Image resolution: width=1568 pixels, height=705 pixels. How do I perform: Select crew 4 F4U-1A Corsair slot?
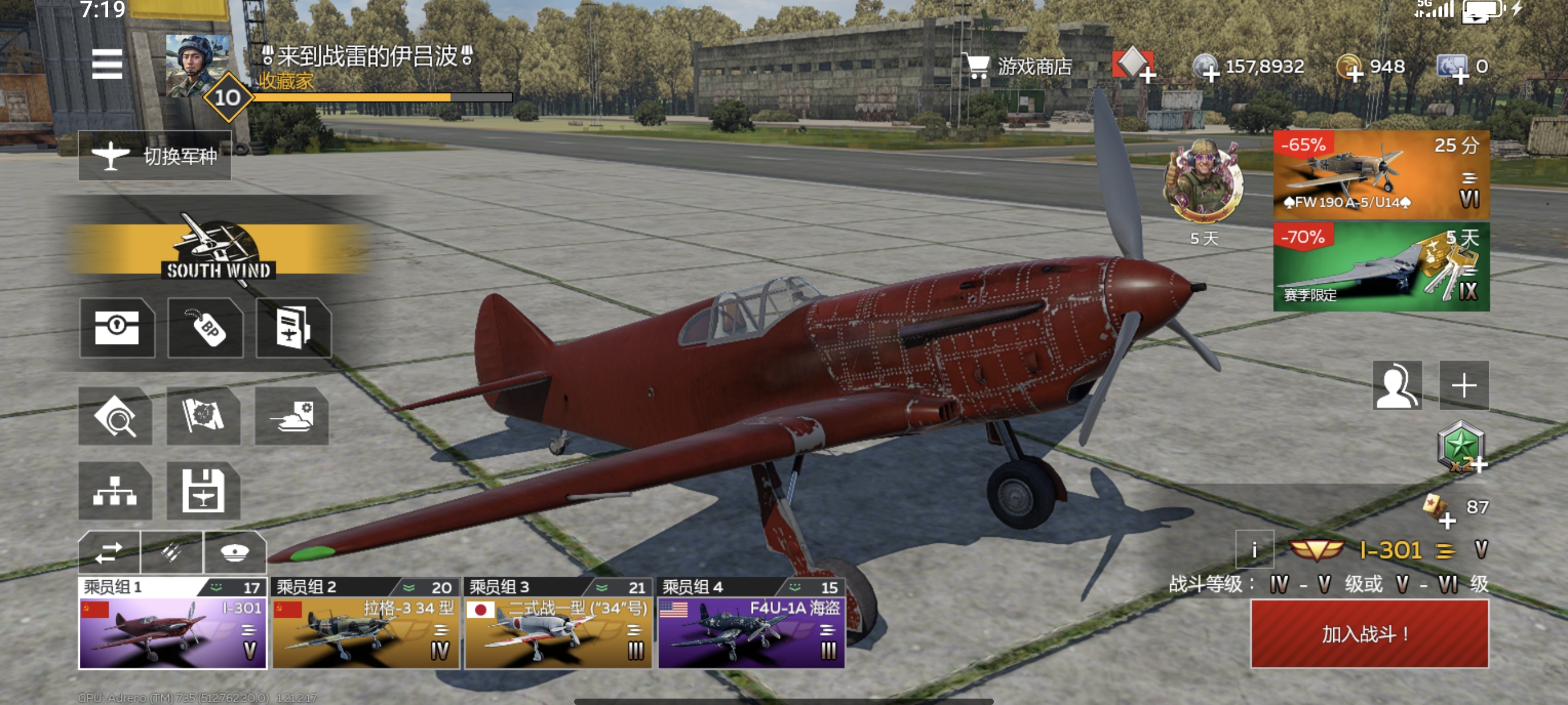coord(751,633)
